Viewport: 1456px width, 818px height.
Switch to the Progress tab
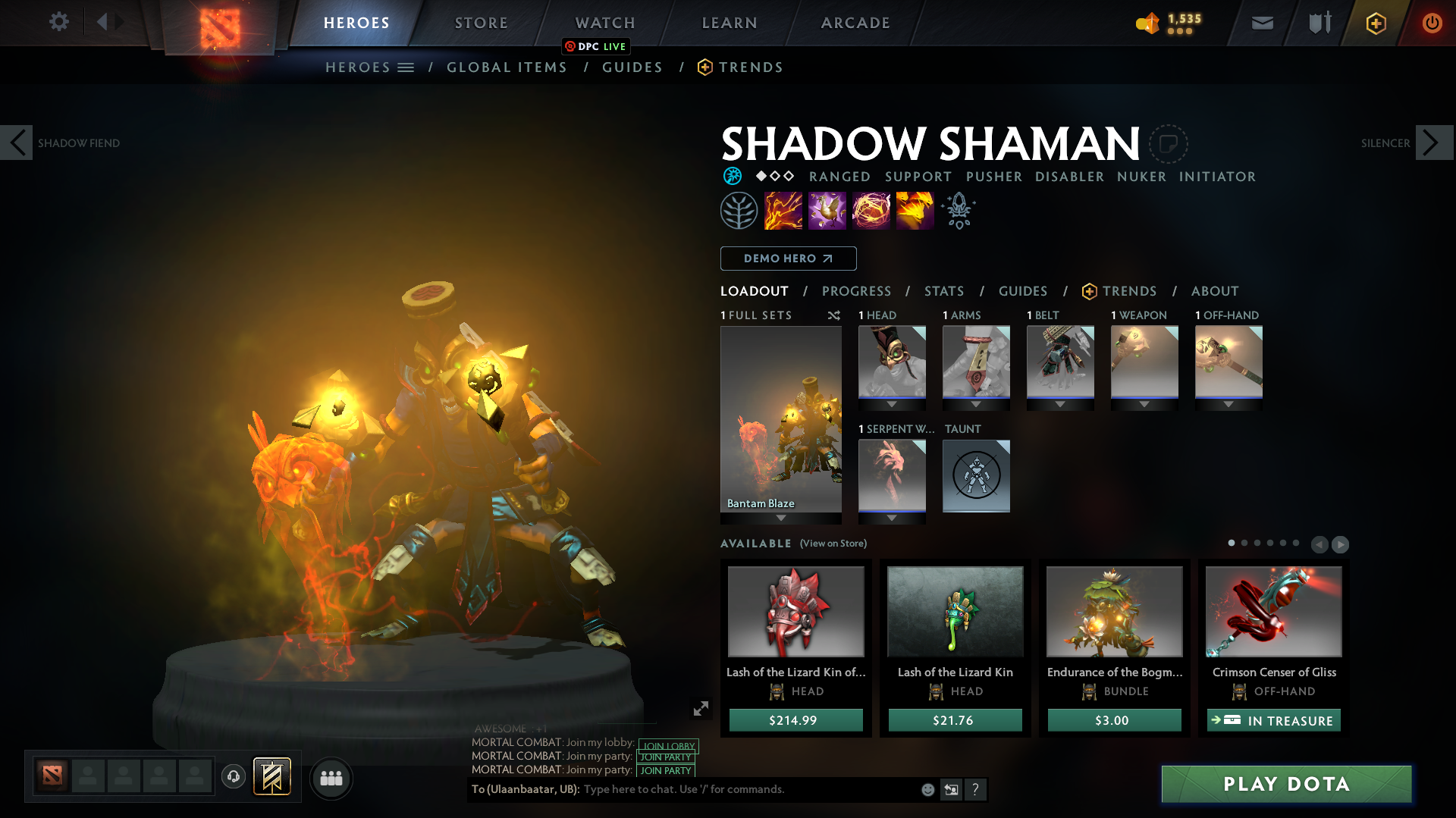click(x=857, y=291)
